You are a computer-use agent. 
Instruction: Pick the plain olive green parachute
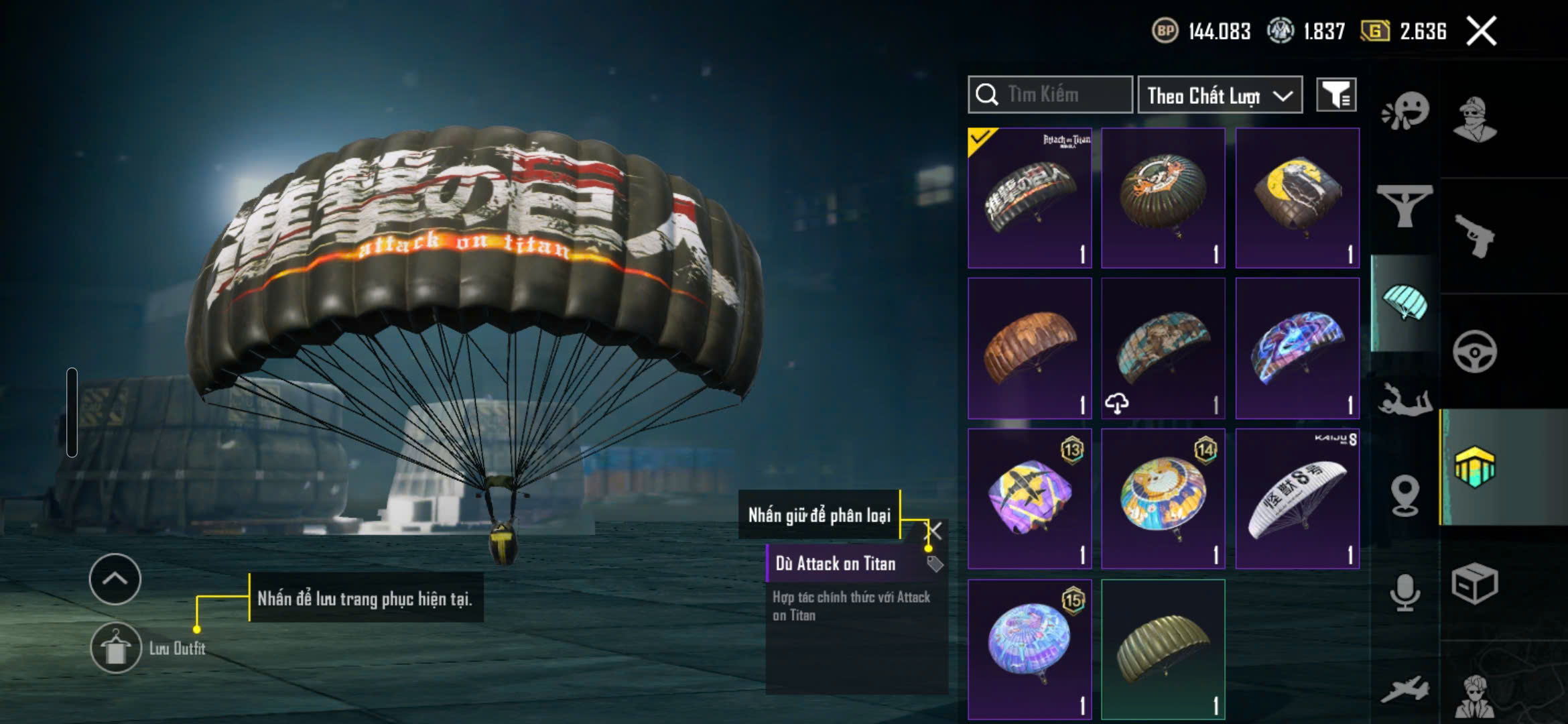click(1163, 649)
